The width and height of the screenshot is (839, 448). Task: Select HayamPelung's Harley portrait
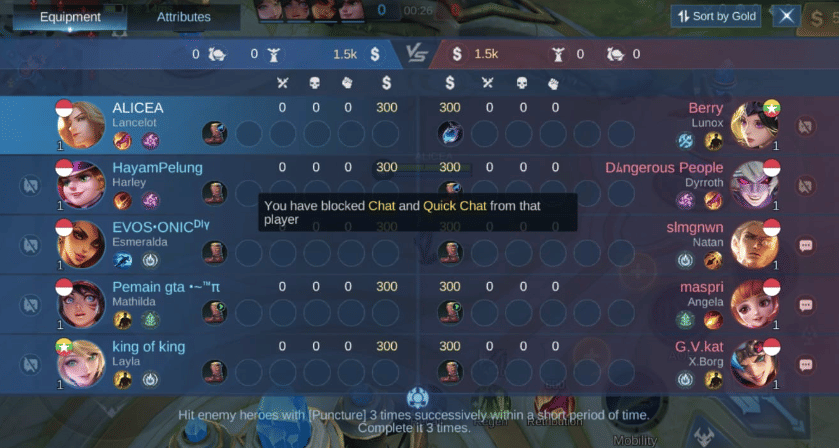(81, 185)
